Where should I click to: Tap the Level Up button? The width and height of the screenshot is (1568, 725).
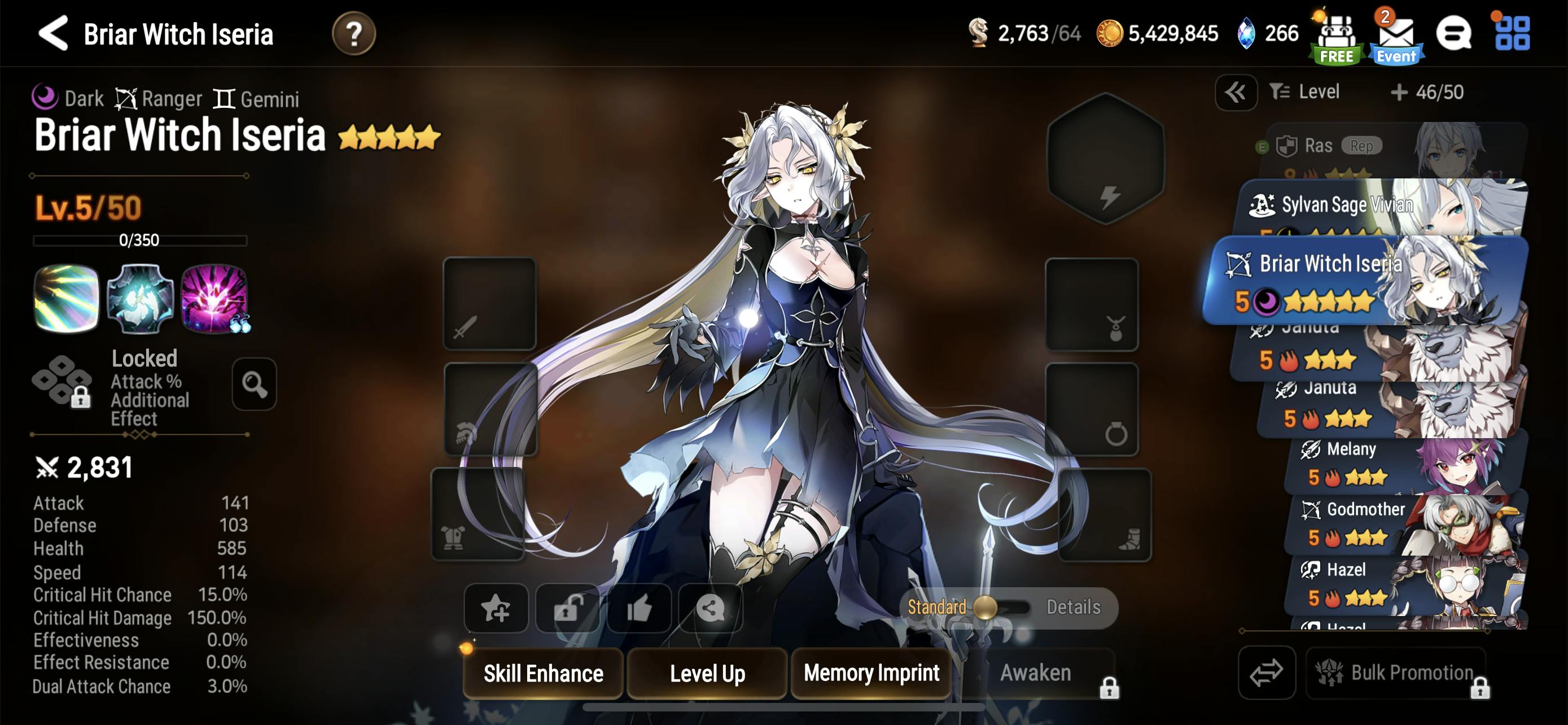coord(707,672)
